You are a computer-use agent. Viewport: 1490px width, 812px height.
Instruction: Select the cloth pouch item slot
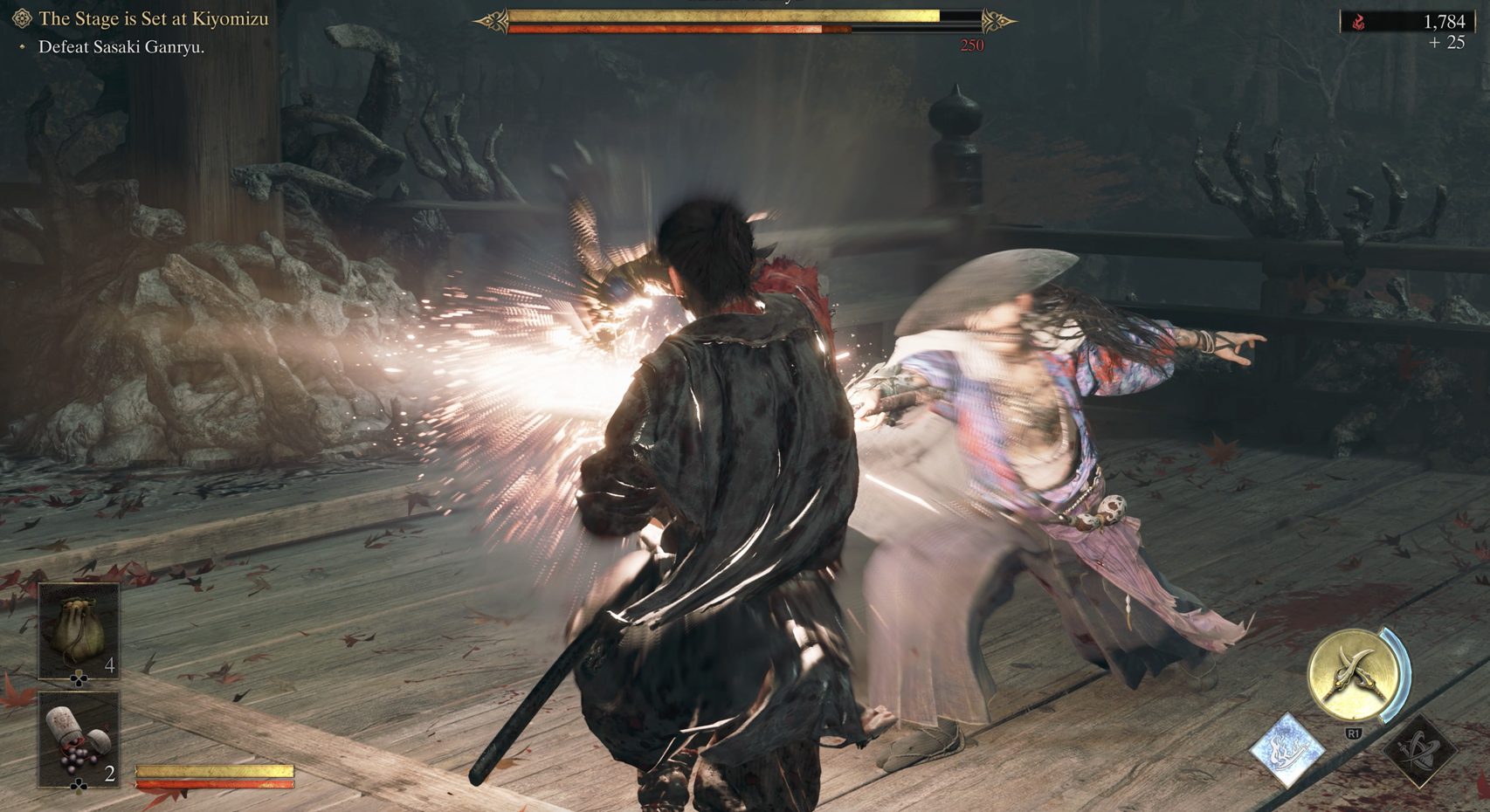pyautogui.click(x=79, y=630)
